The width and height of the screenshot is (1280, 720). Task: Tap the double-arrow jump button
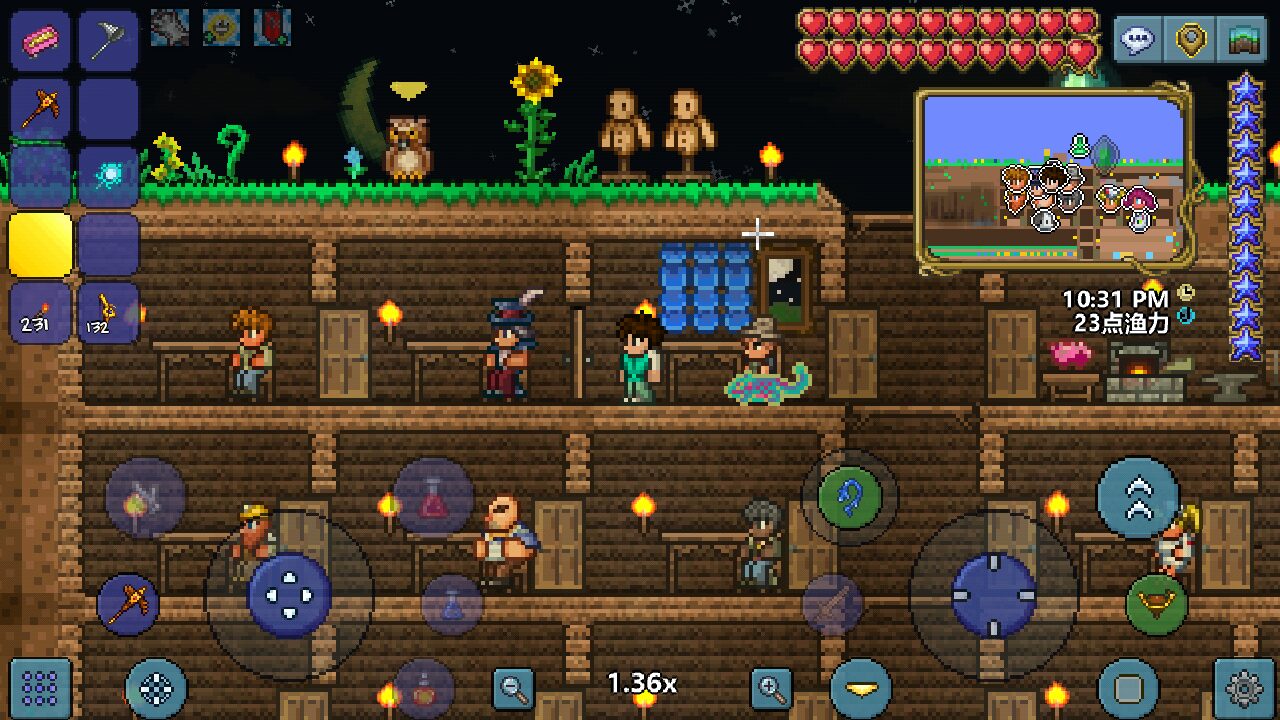point(1137,497)
